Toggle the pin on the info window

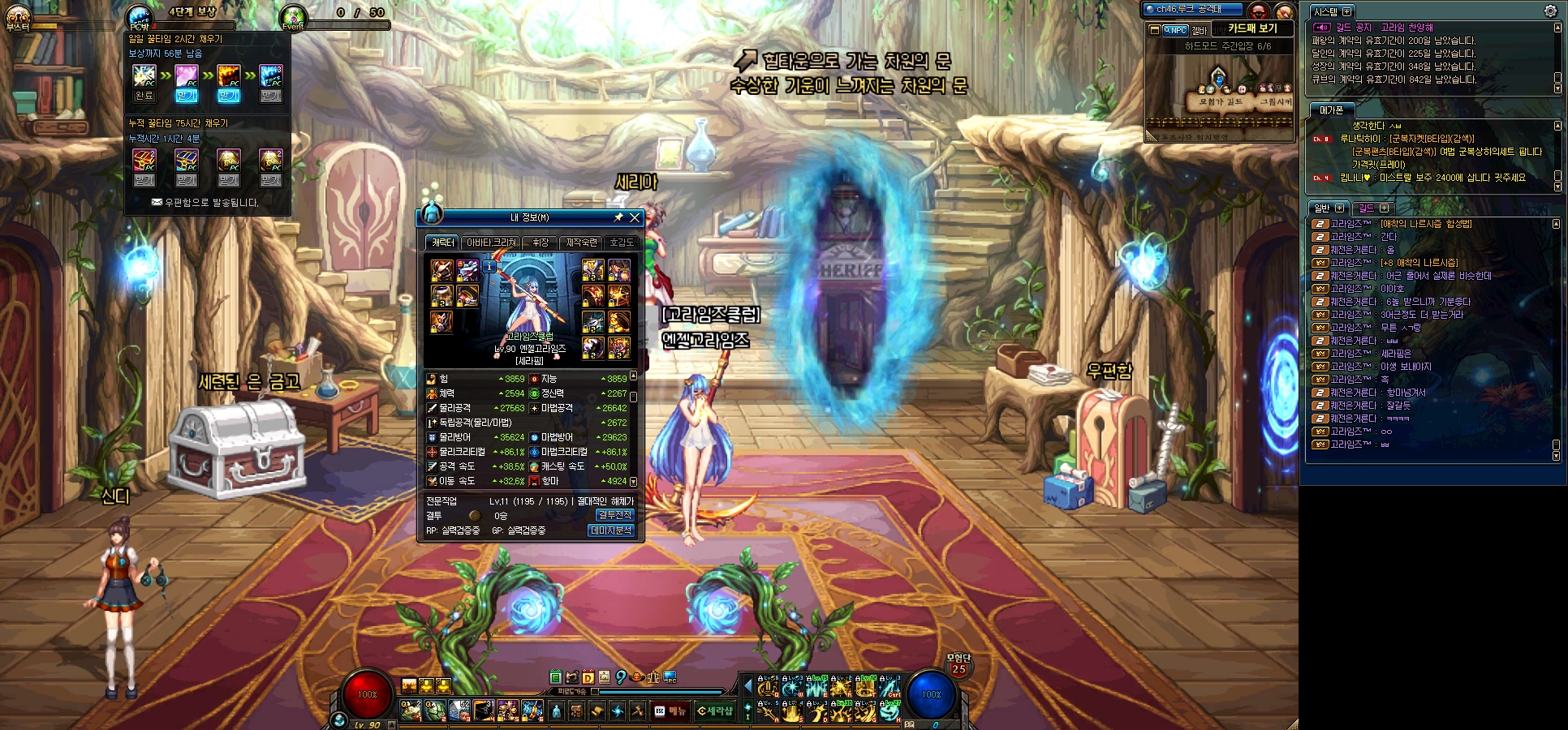618,217
